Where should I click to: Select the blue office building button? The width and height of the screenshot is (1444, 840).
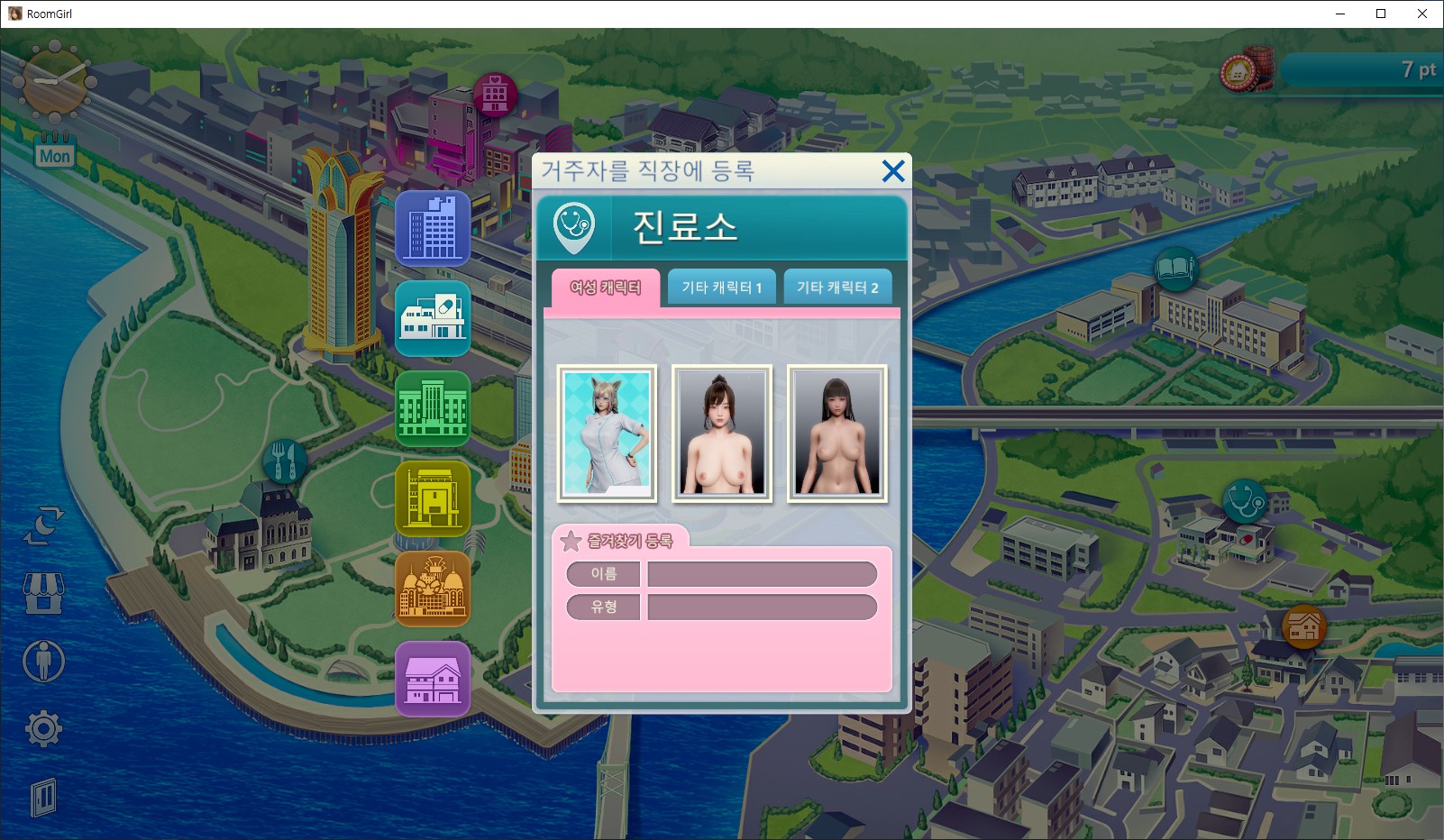click(x=433, y=228)
